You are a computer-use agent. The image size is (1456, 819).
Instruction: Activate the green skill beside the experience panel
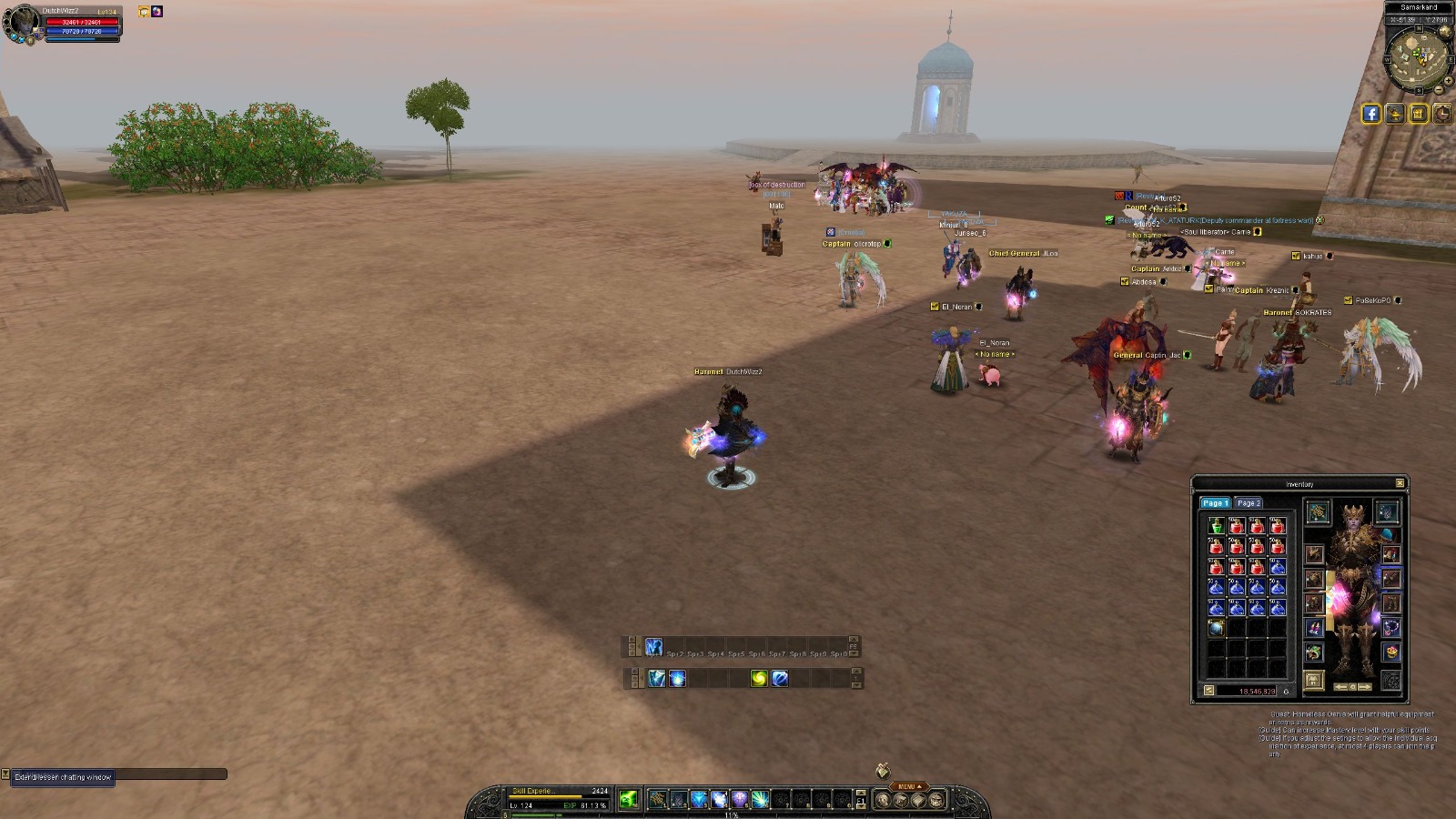click(x=628, y=799)
